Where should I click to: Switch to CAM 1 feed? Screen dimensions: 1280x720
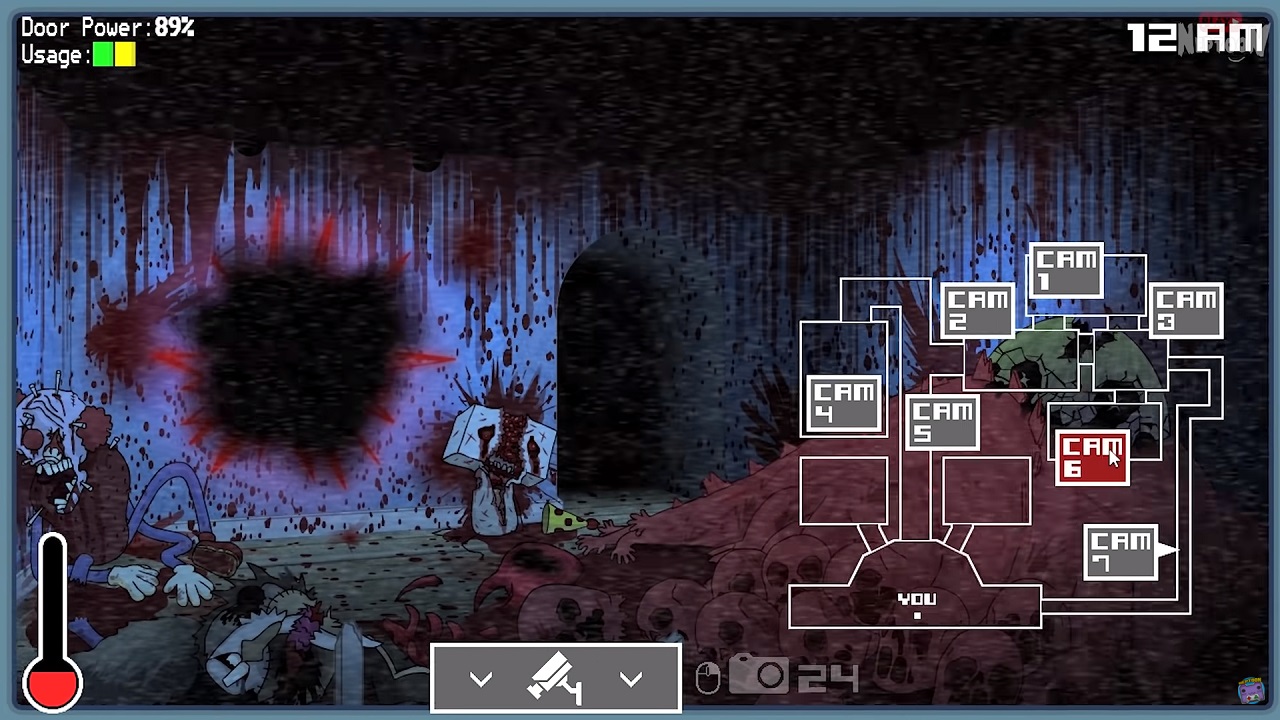(1066, 270)
